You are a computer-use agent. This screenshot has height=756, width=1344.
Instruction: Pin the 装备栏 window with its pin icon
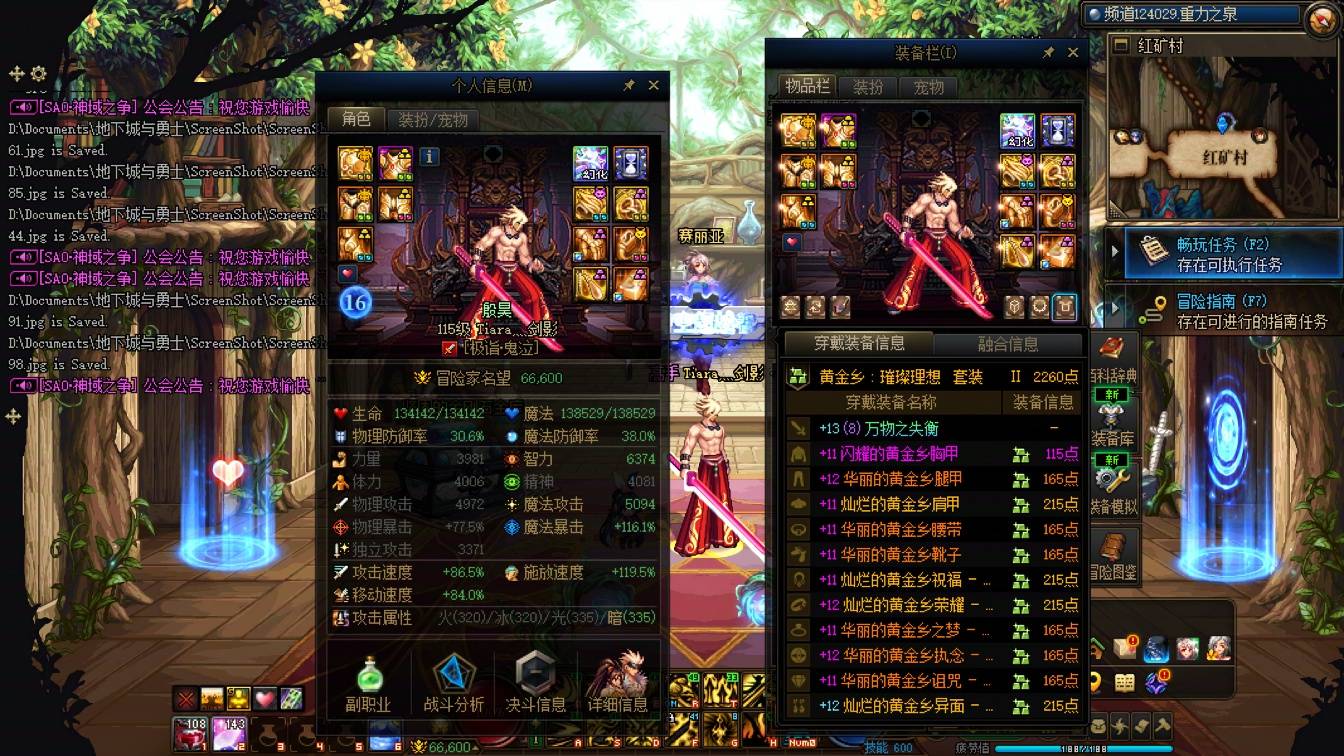pyautogui.click(x=1048, y=52)
